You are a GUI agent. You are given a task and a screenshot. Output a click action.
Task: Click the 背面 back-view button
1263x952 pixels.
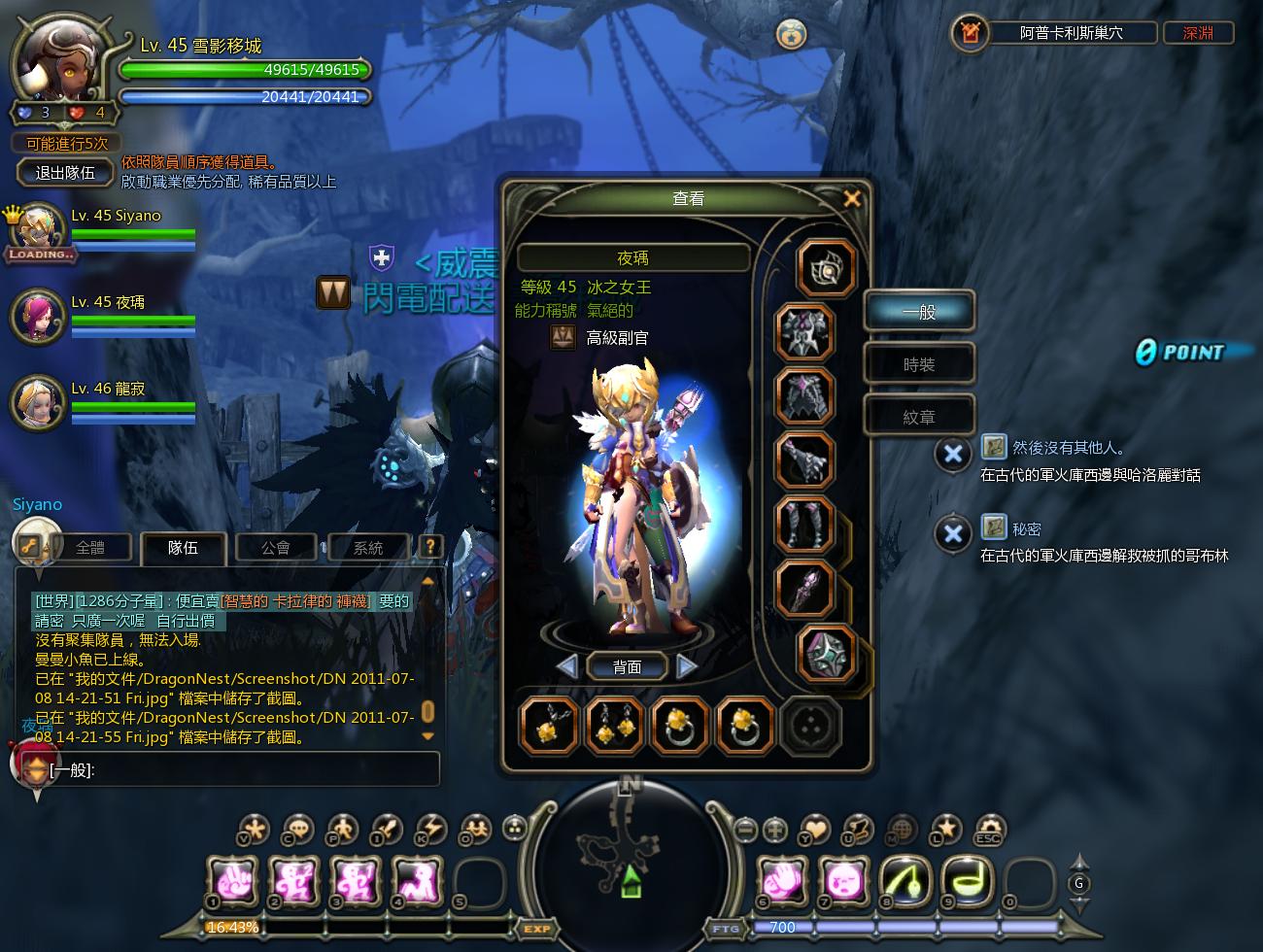point(627,666)
